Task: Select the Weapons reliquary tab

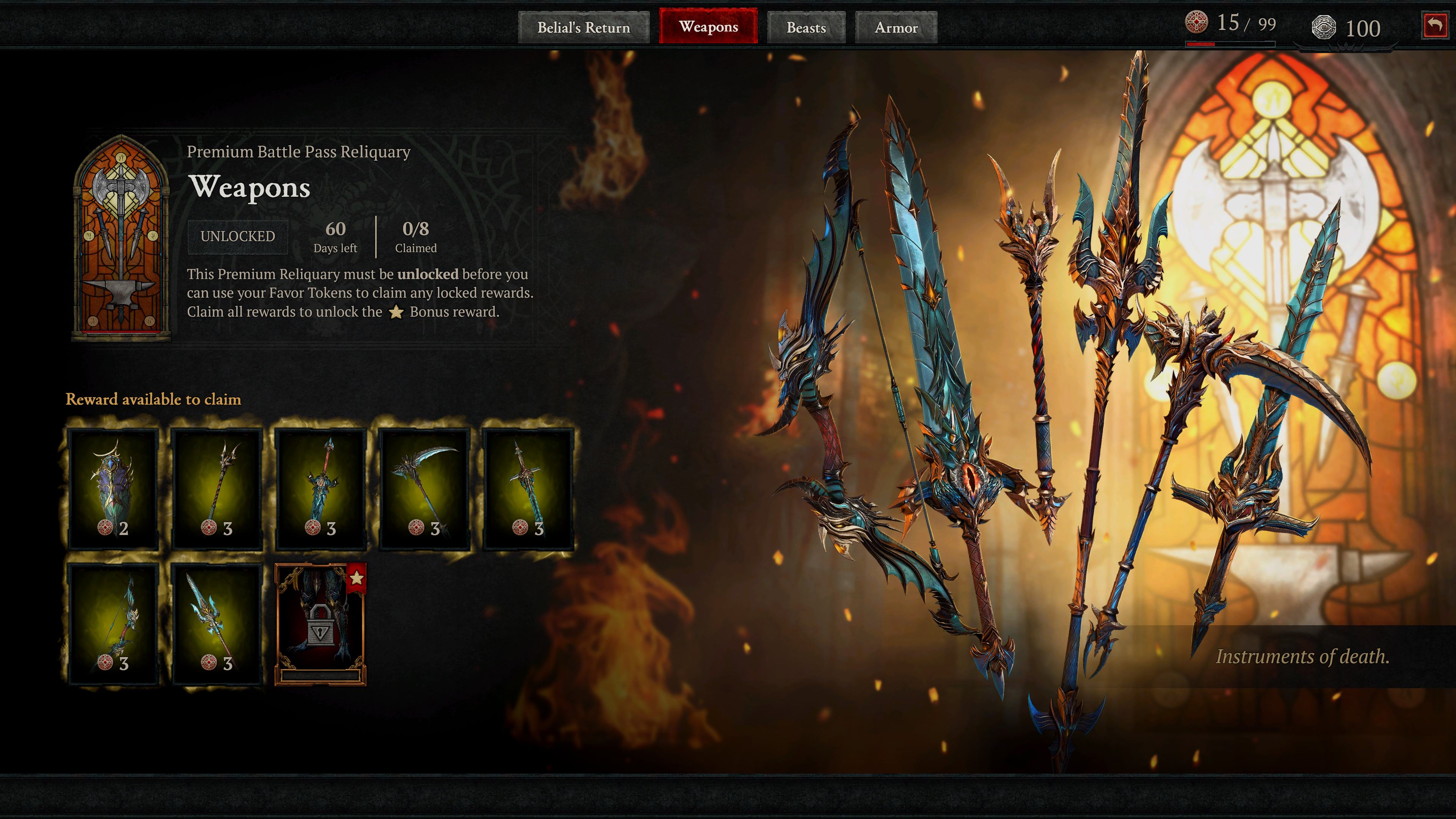Action: point(708,27)
